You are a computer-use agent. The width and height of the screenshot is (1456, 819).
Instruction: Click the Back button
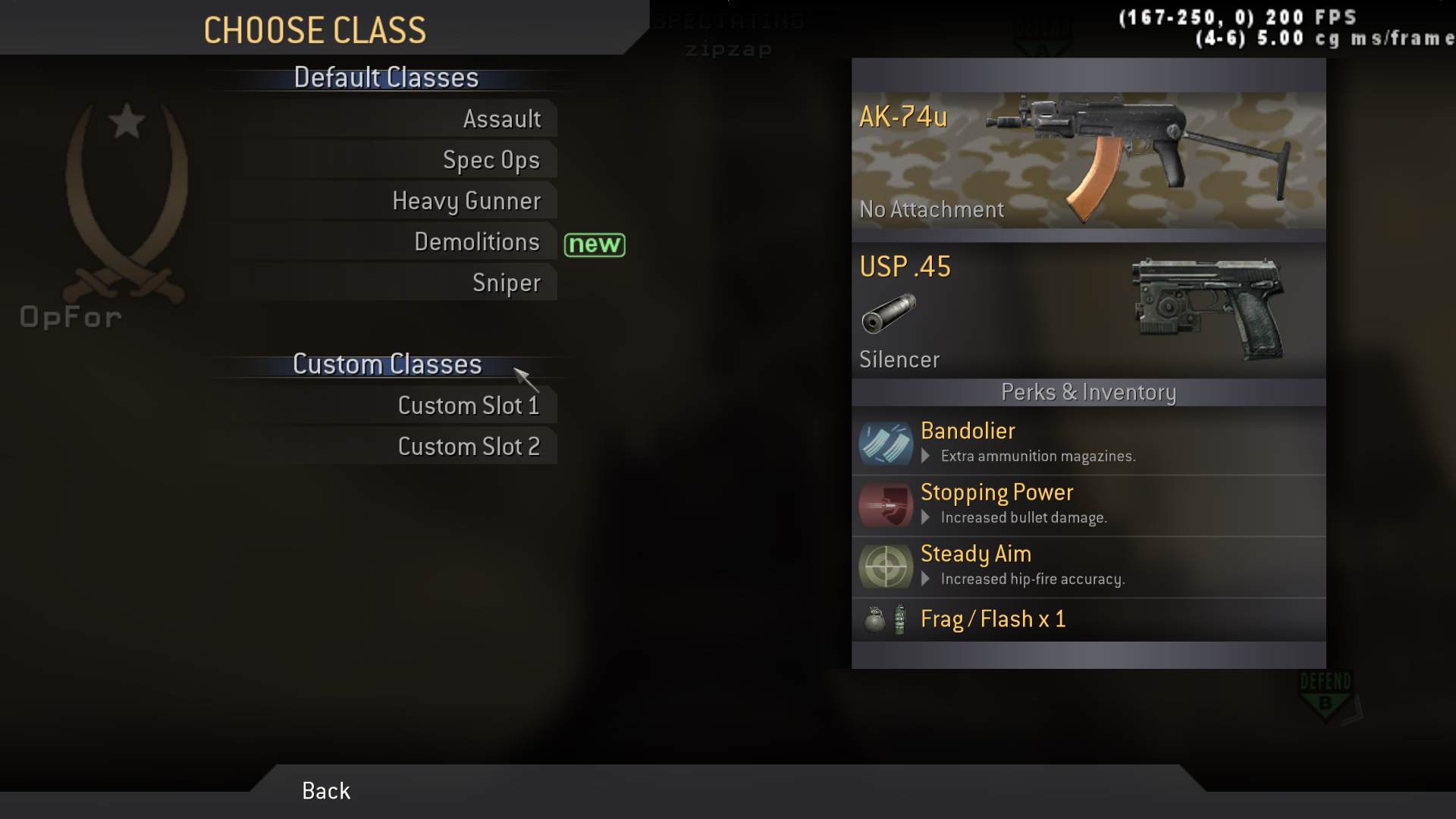point(325,791)
